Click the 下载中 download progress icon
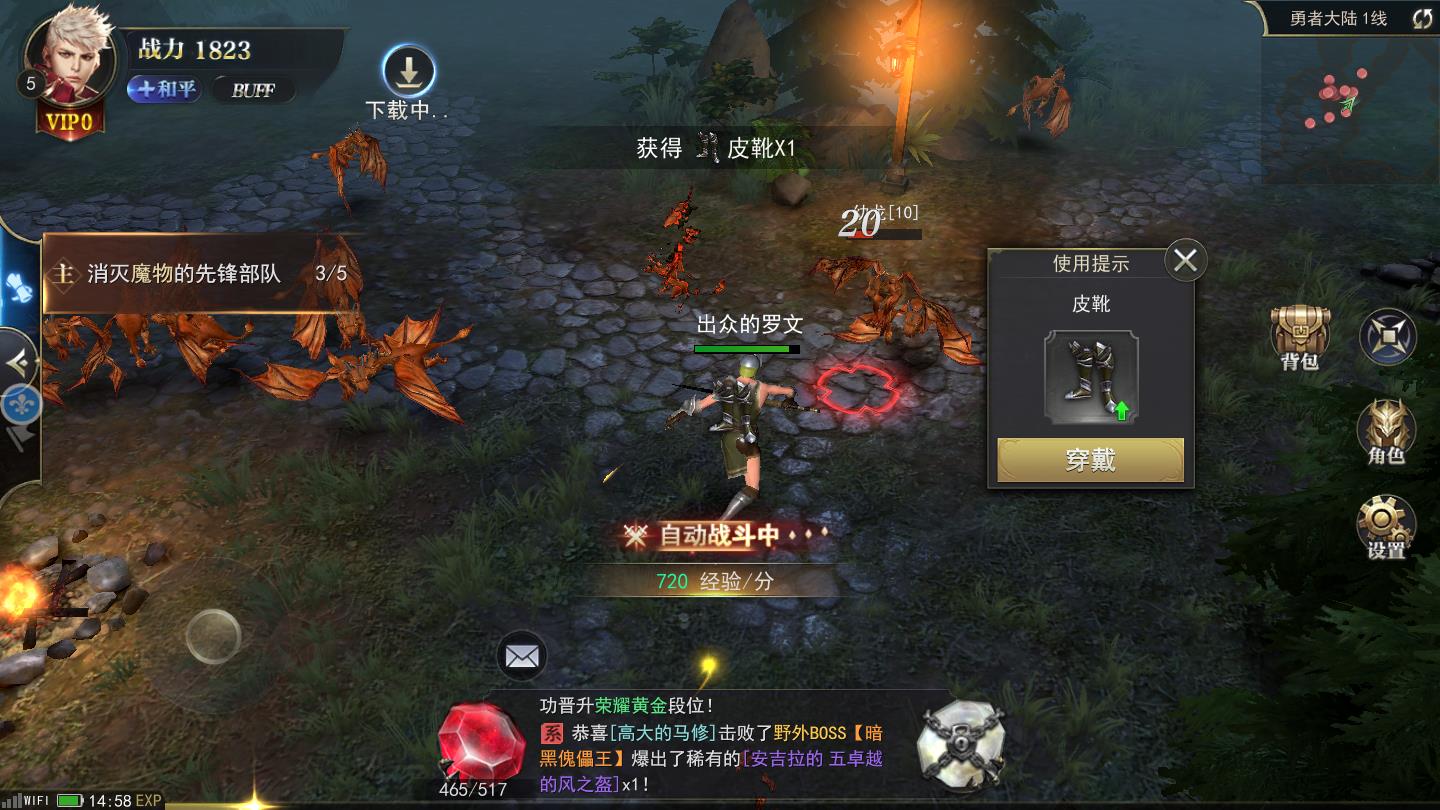 [410, 71]
